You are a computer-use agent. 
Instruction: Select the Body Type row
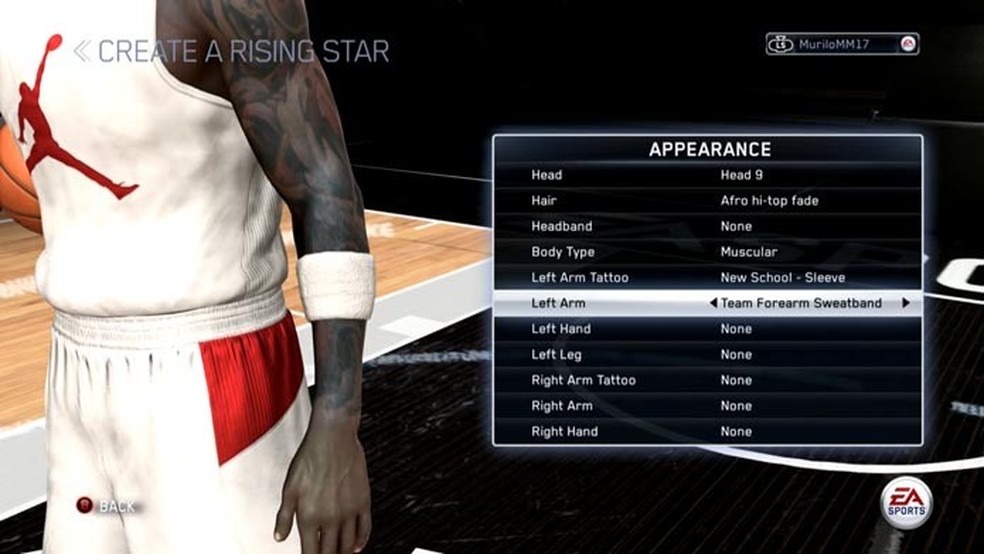pos(706,252)
